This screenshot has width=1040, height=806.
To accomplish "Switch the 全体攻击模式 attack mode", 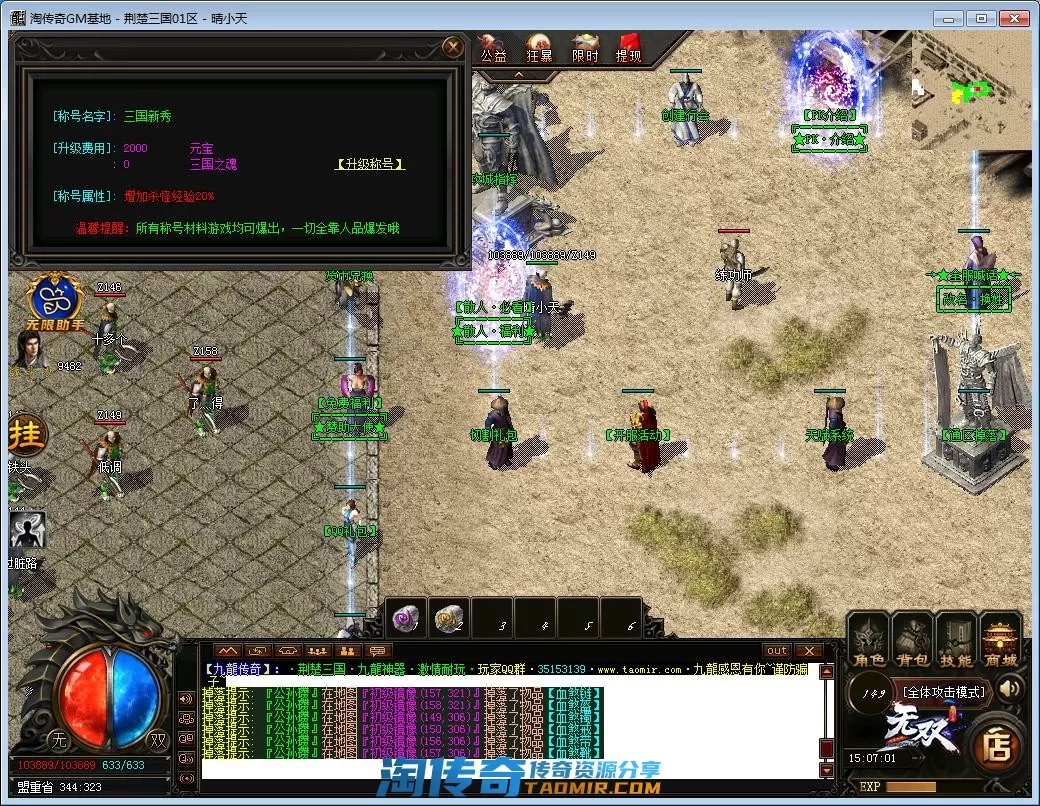I will pos(943,691).
